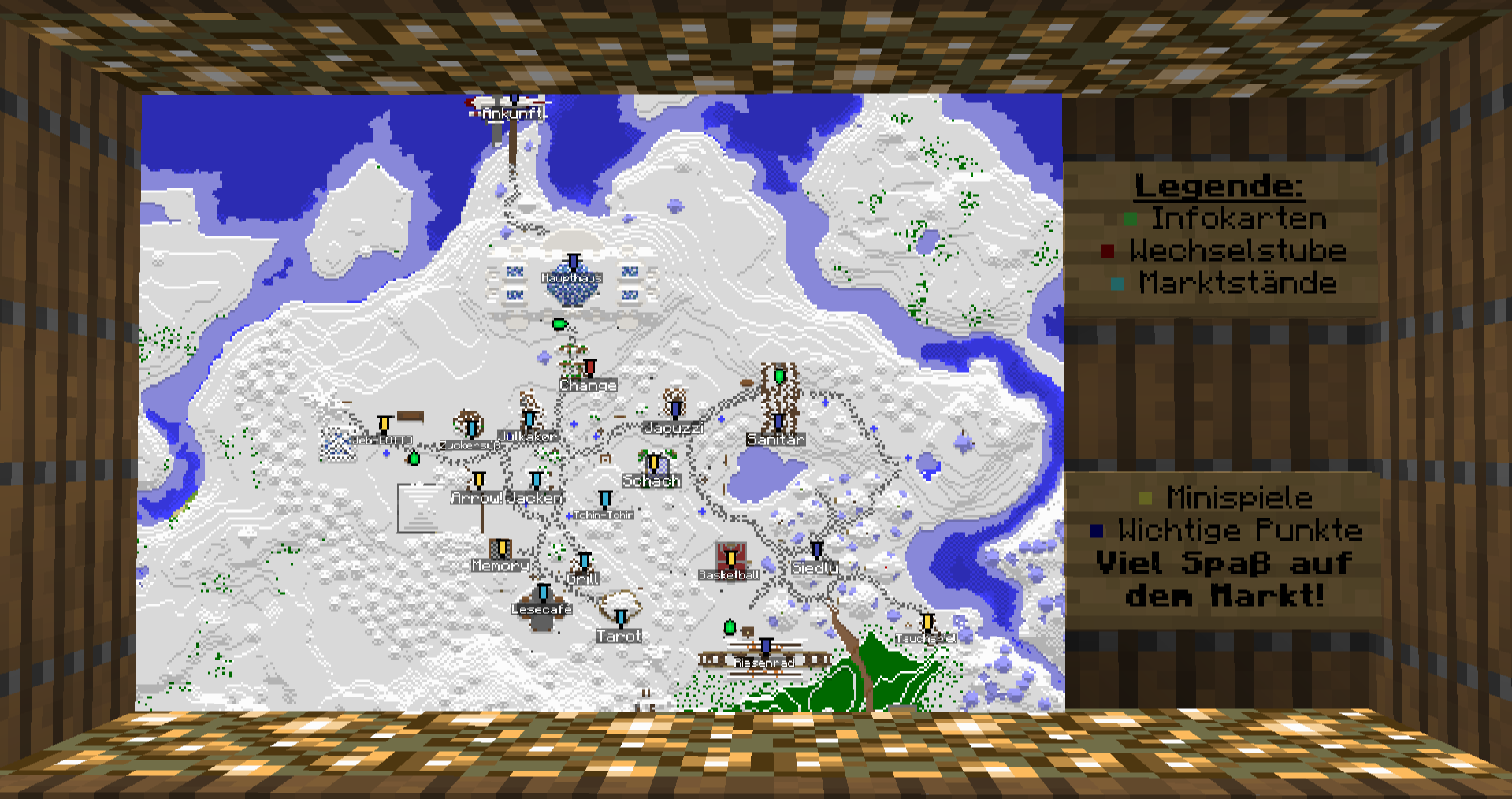
Task: Select the Minispiele legend entry
Action: pos(1239,499)
